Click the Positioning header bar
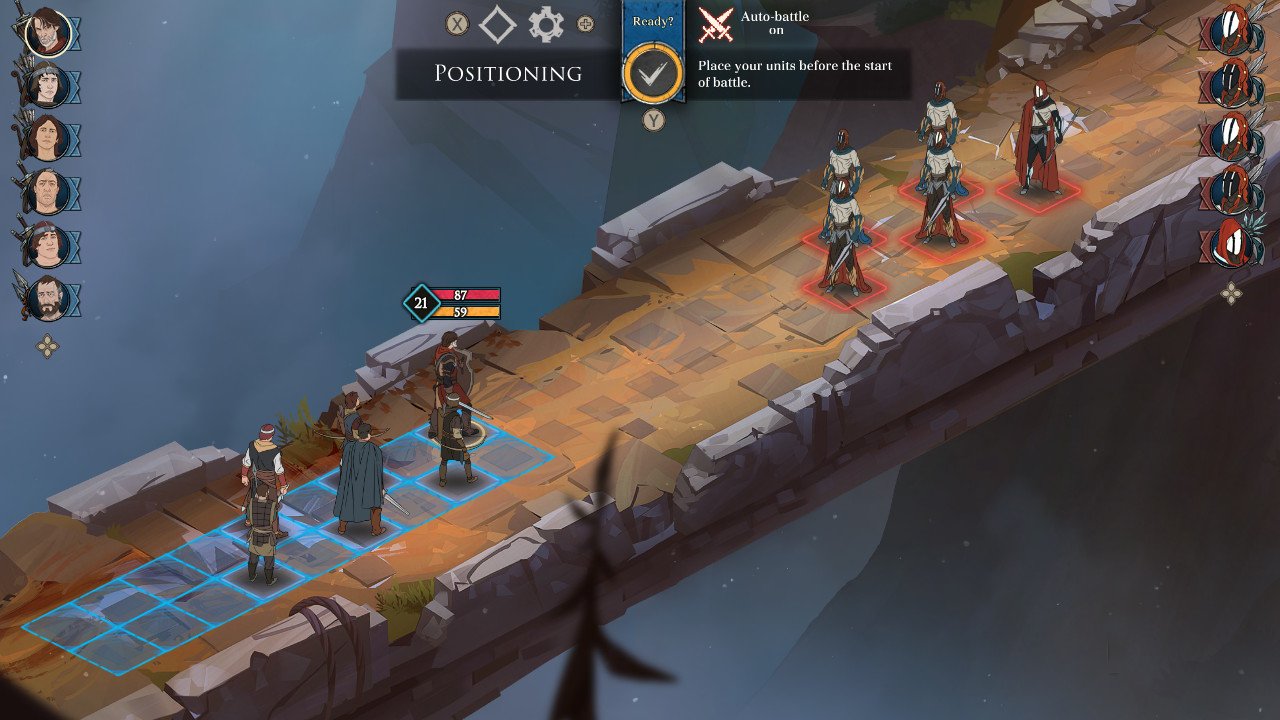This screenshot has height=720, width=1280. click(508, 74)
